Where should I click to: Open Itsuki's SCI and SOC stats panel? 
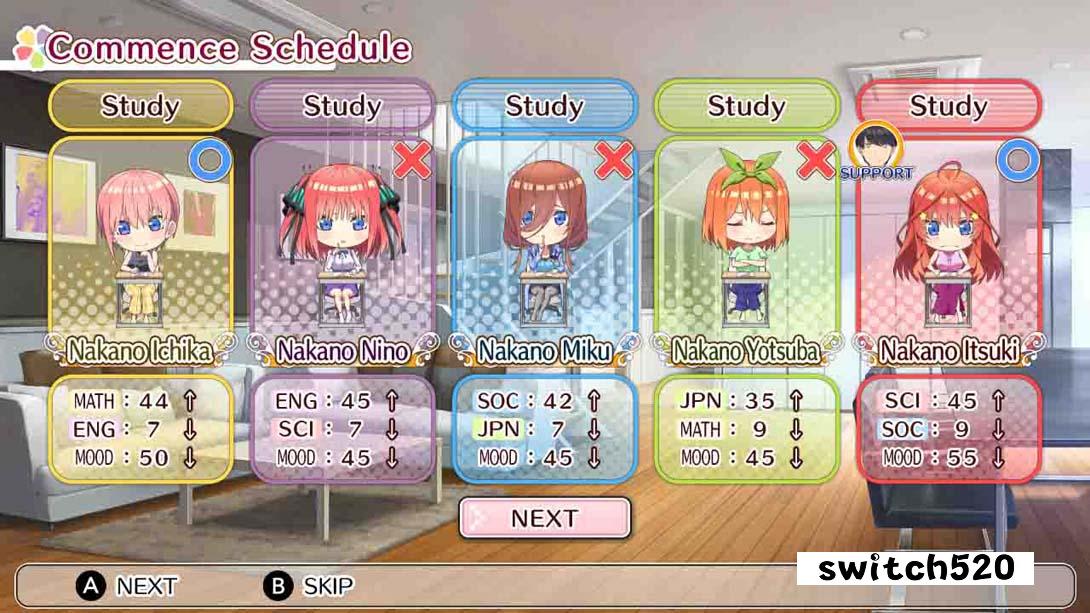948,430
